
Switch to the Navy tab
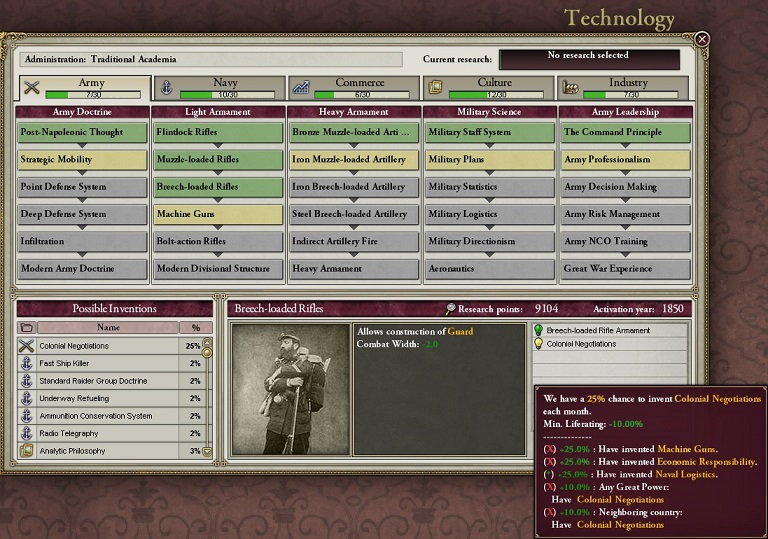[x=219, y=87]
